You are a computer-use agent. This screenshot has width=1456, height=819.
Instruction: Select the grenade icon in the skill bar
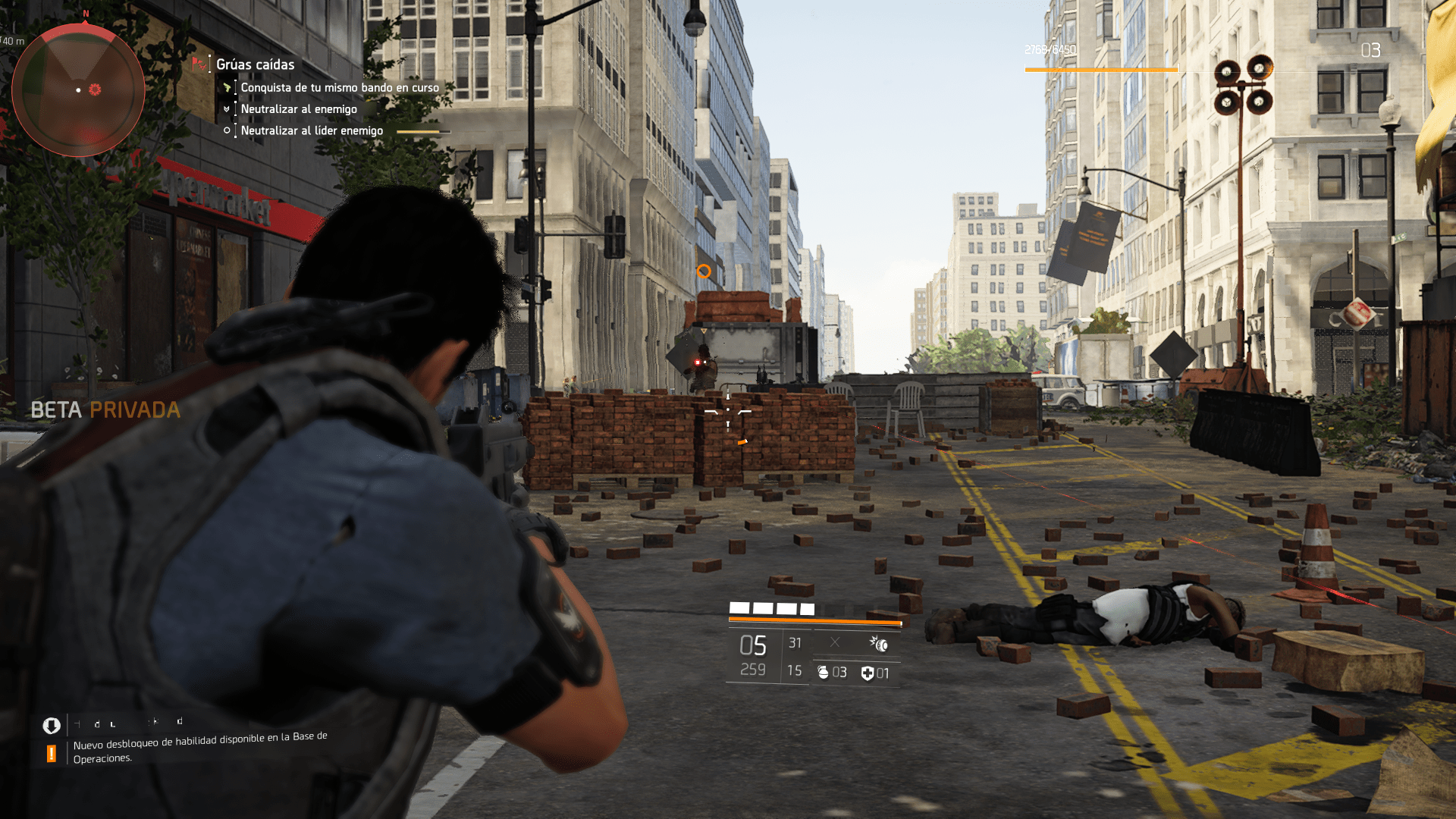click(824, 671)
